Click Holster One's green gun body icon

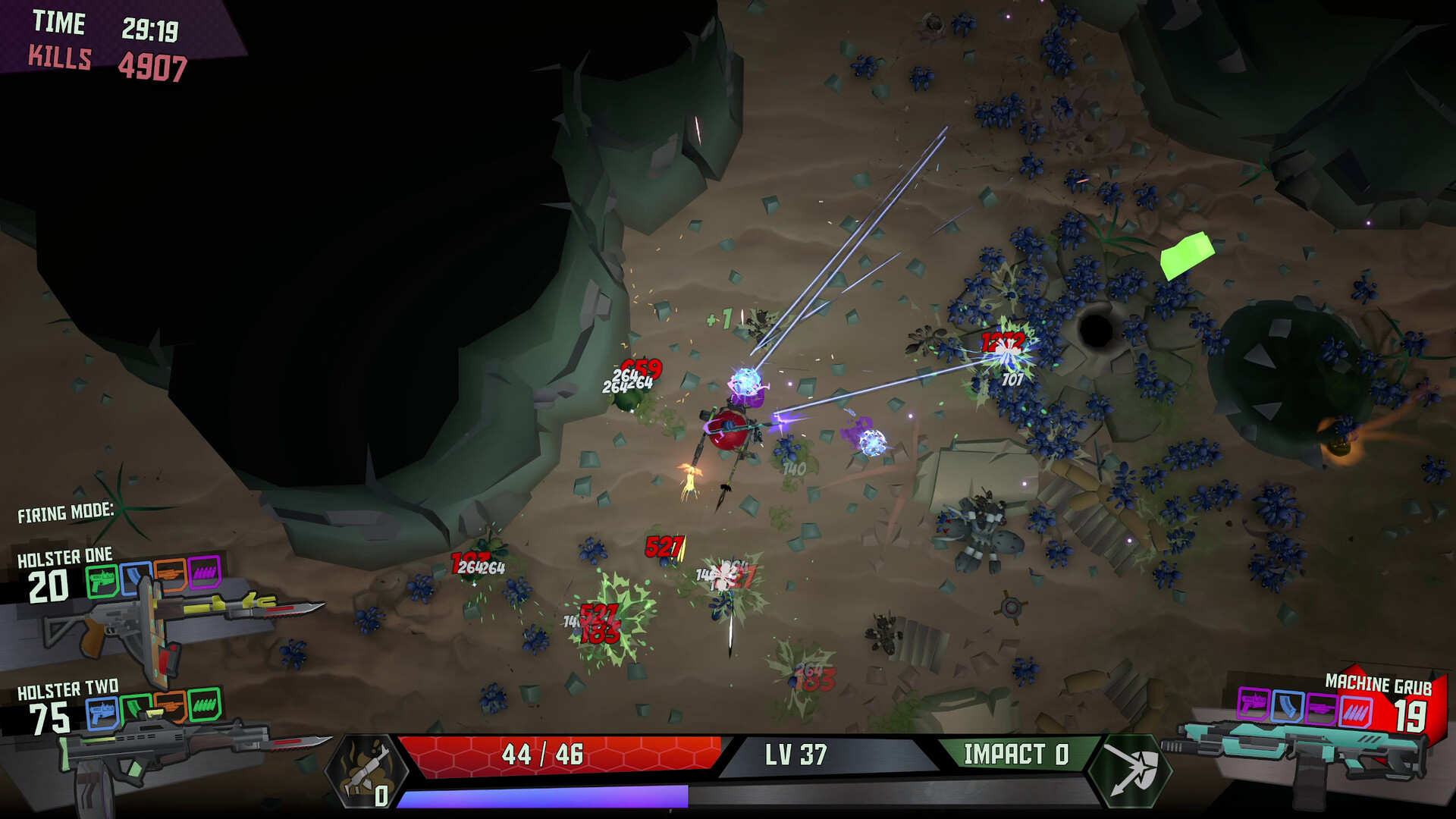pyautogui.click(x=102, y=580)
